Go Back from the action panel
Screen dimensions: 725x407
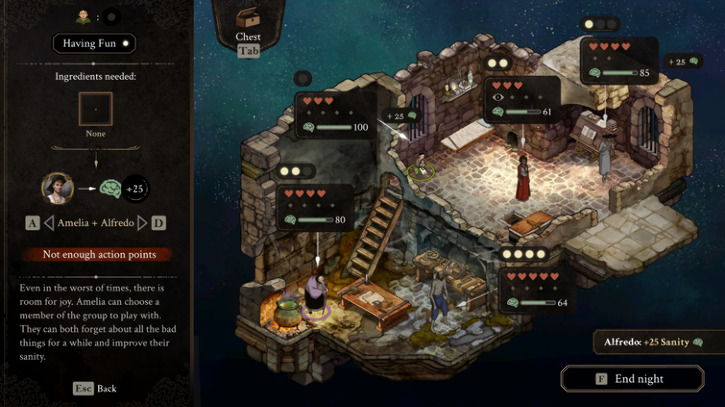click(95, 388)
